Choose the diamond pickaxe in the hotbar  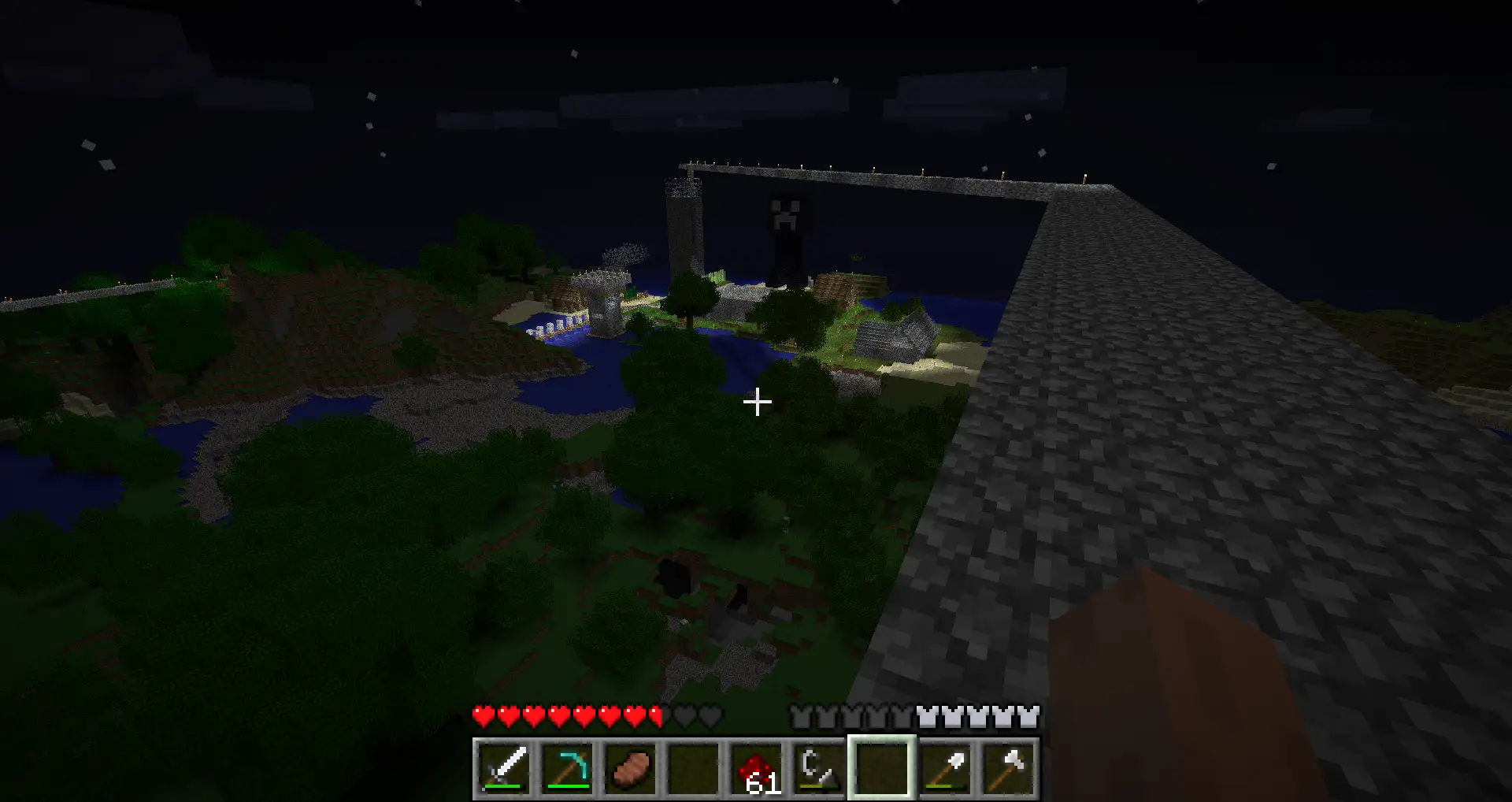[567, 768]
